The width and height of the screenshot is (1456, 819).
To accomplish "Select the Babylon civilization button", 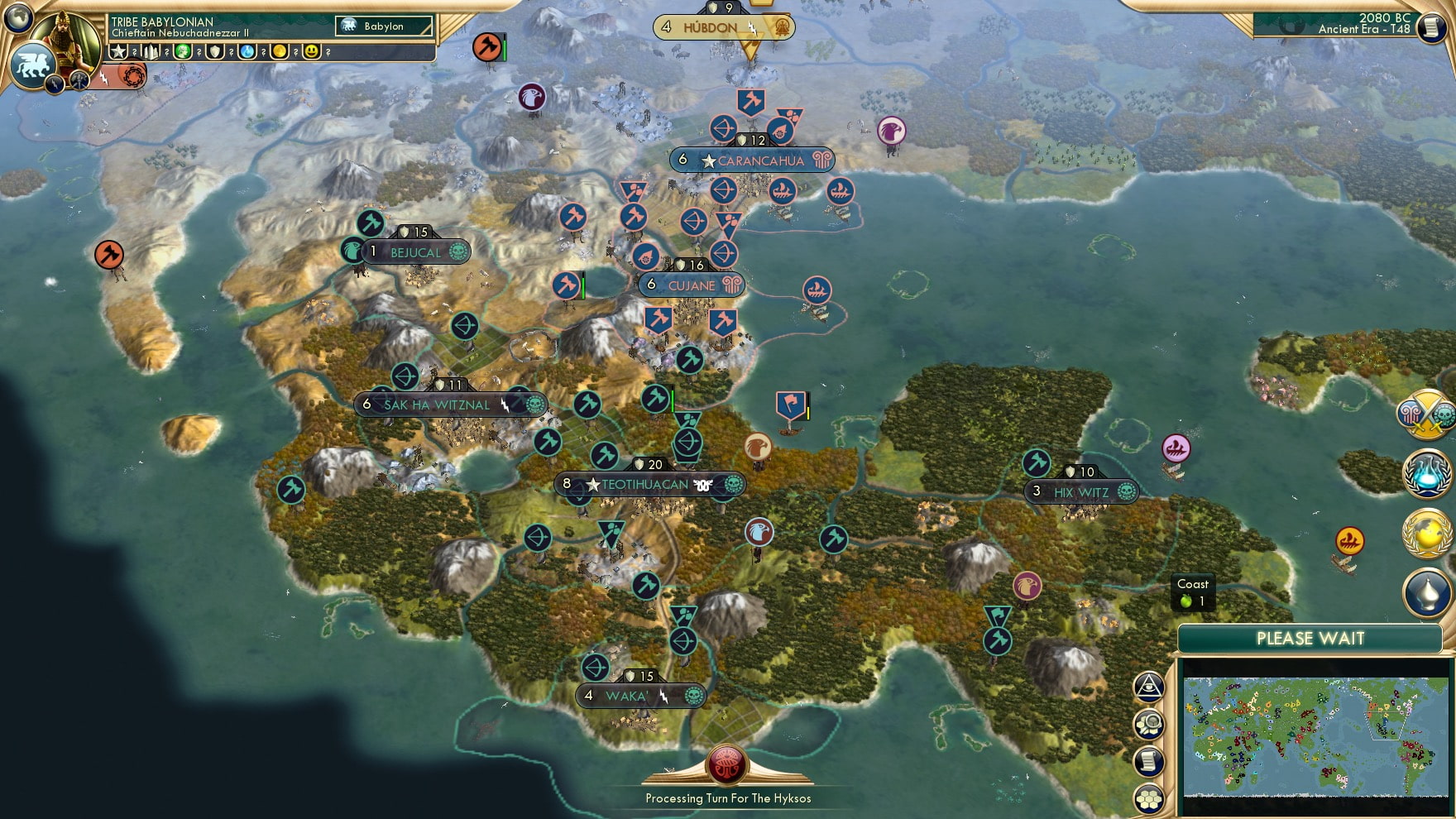I will tap(384, 26).
